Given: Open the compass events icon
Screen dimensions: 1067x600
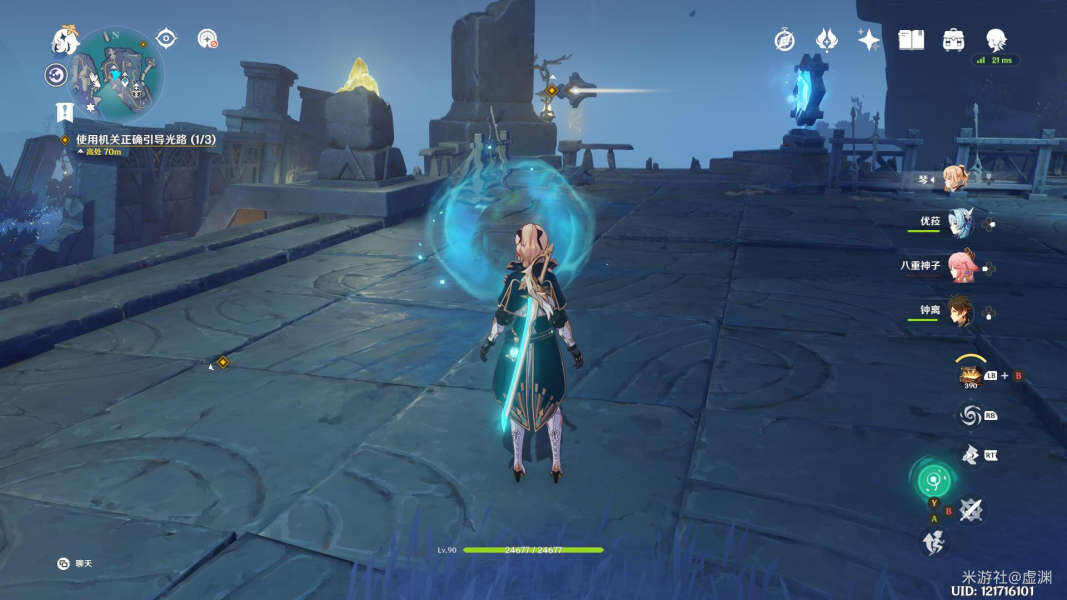Looking at the screenshot, I should [x=785, y=40].
